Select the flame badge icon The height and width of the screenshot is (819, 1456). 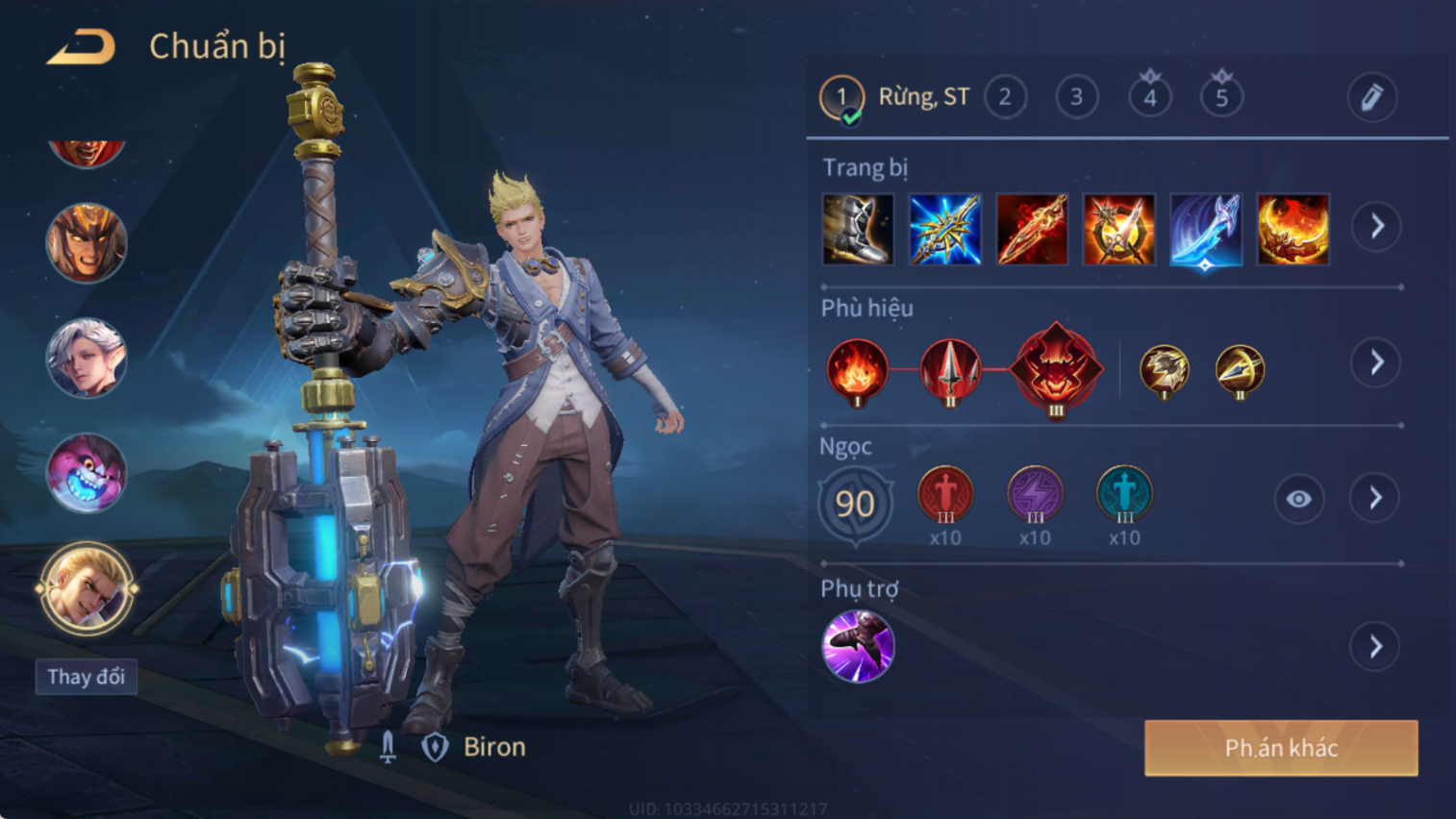[x=857, y=370]
